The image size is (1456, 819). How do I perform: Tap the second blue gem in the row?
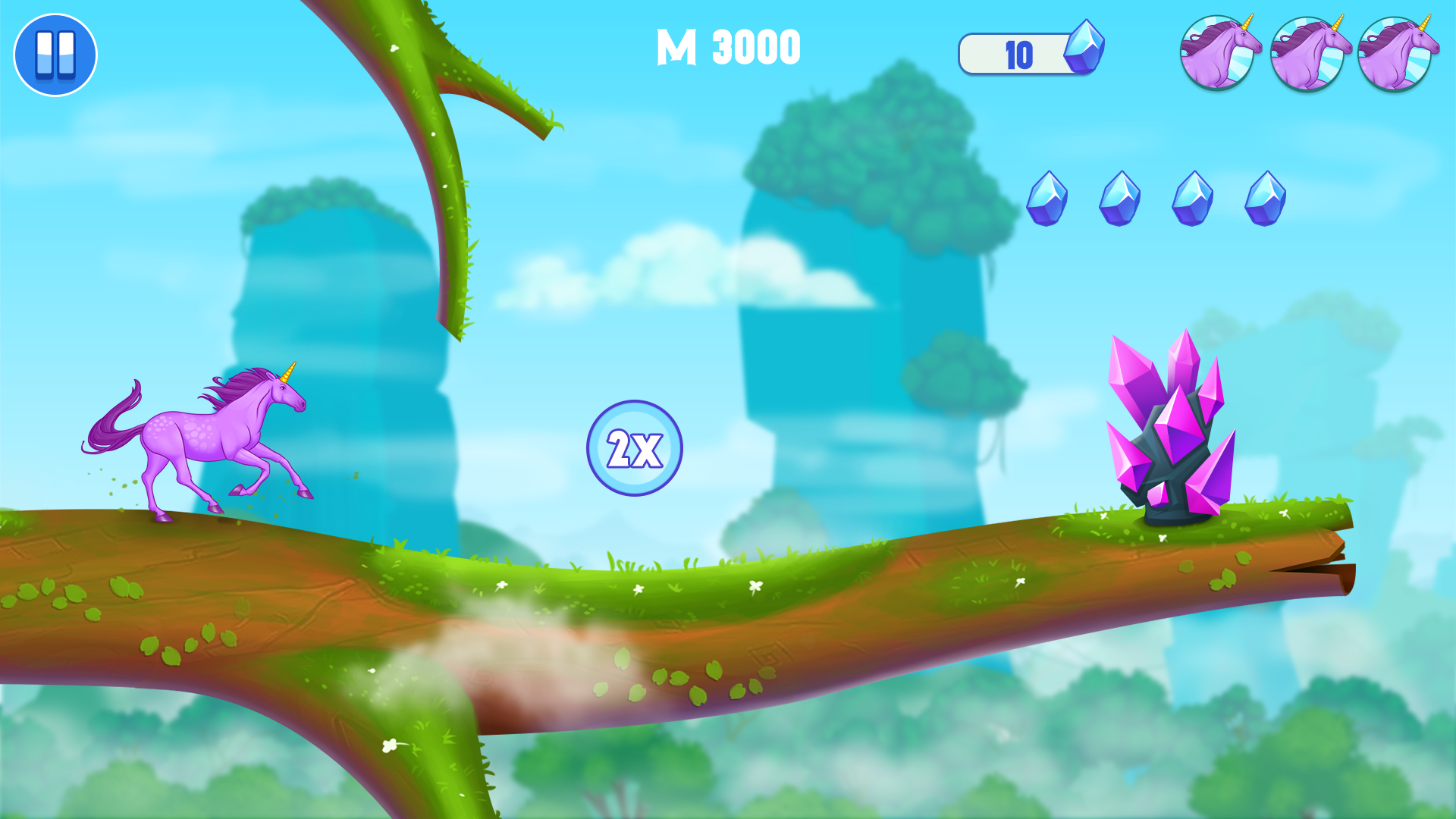1121,199
